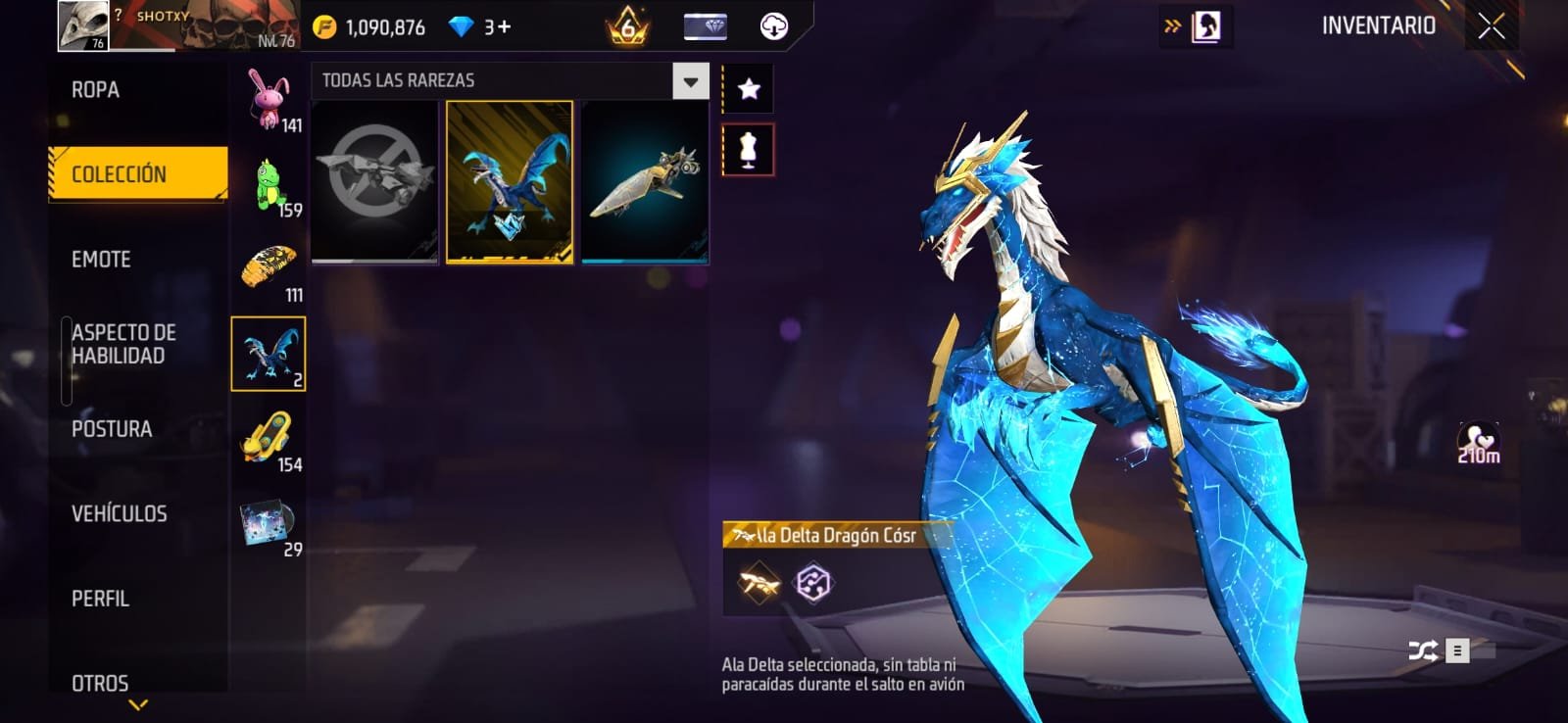Open the Todas las Rarezas dropdown
The width and height of the screenshot is (1568, 723).
point(690,81)
